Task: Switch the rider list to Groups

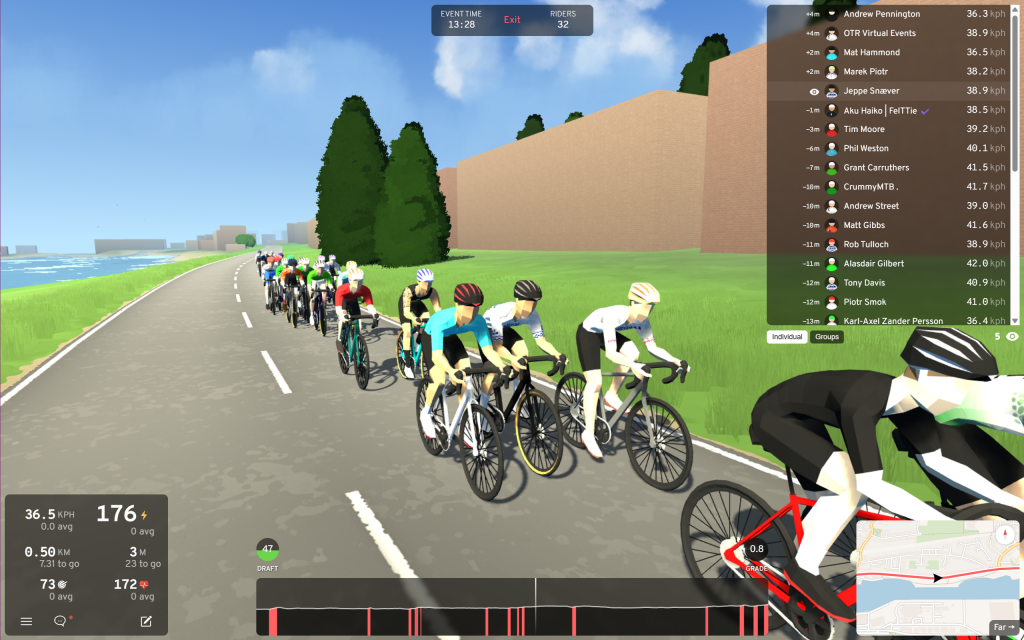Action: point(827,337)
